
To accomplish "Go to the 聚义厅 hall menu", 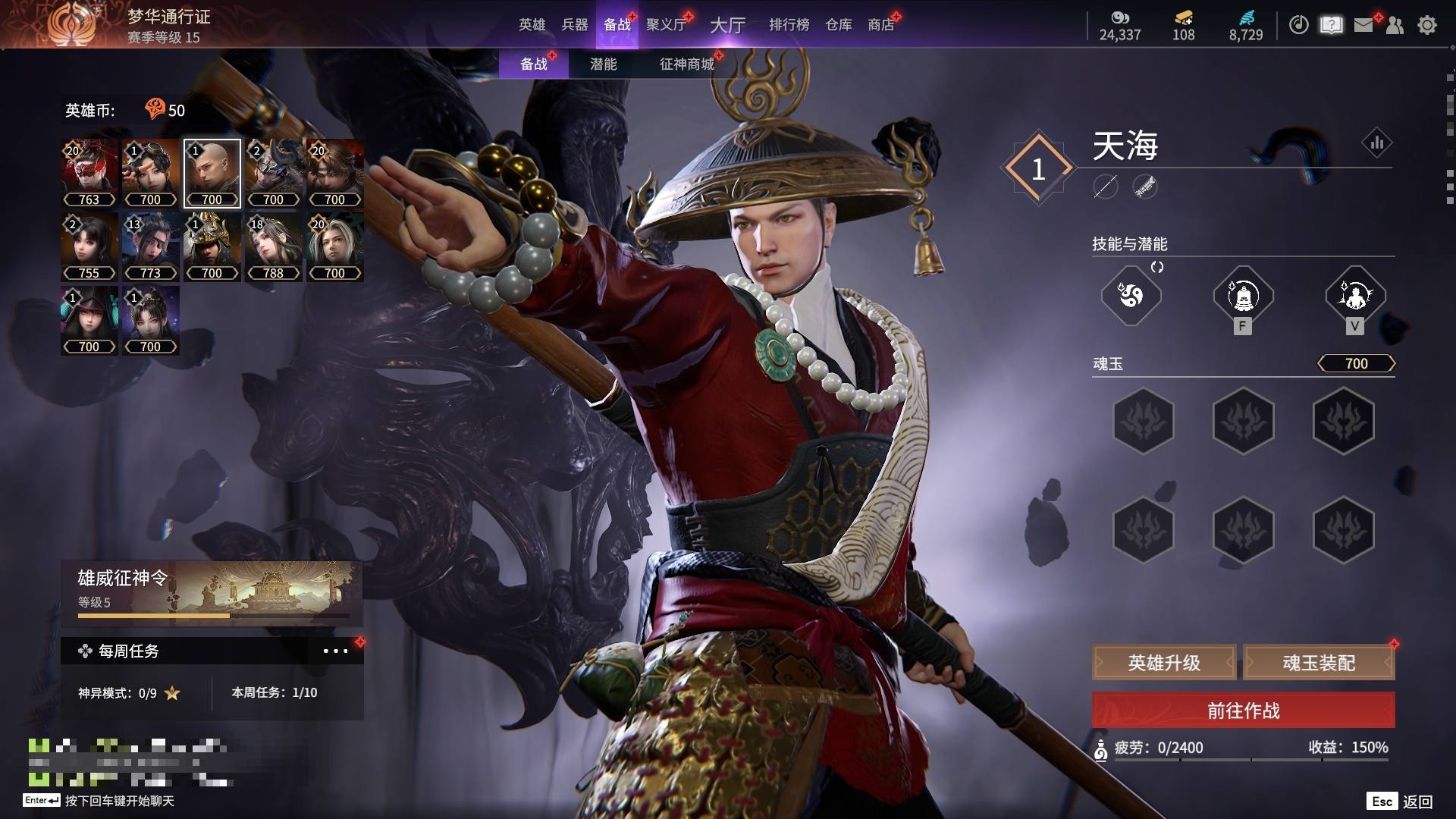I will pyautogui.click(x=666, y=25).
